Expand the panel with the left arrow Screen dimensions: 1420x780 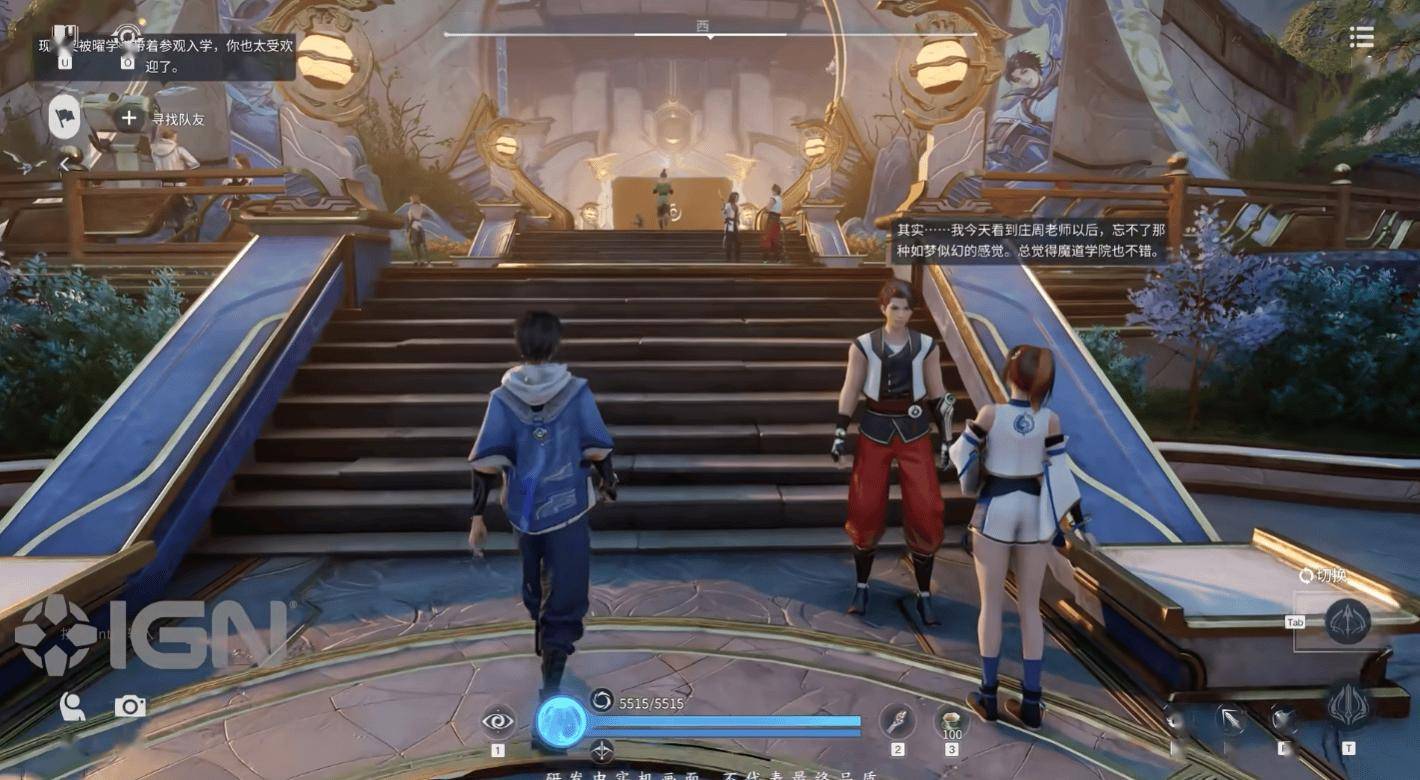click(x=65, y=163)
